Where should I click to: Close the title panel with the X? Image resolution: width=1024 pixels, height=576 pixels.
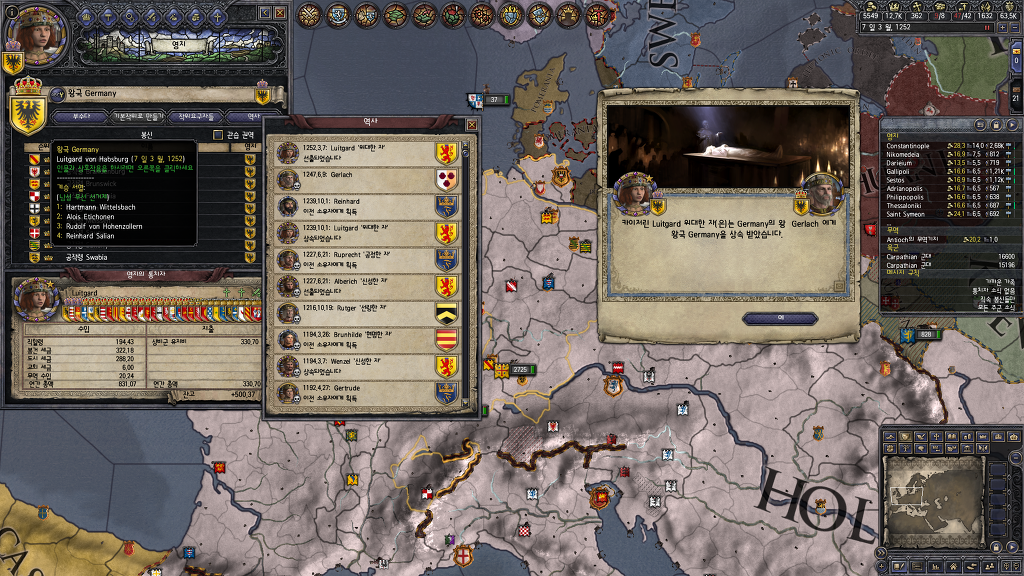(279, 13)
